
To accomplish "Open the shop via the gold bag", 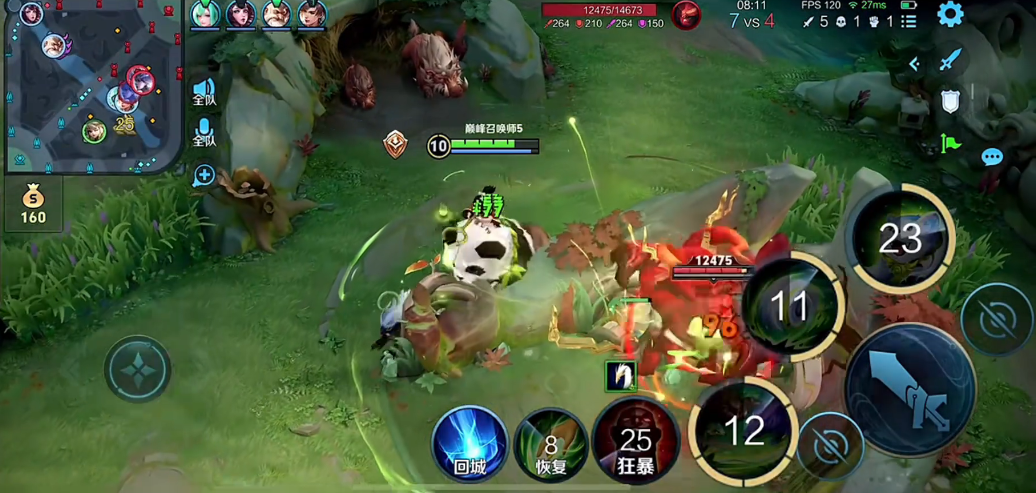I will (x=33, y=204).
